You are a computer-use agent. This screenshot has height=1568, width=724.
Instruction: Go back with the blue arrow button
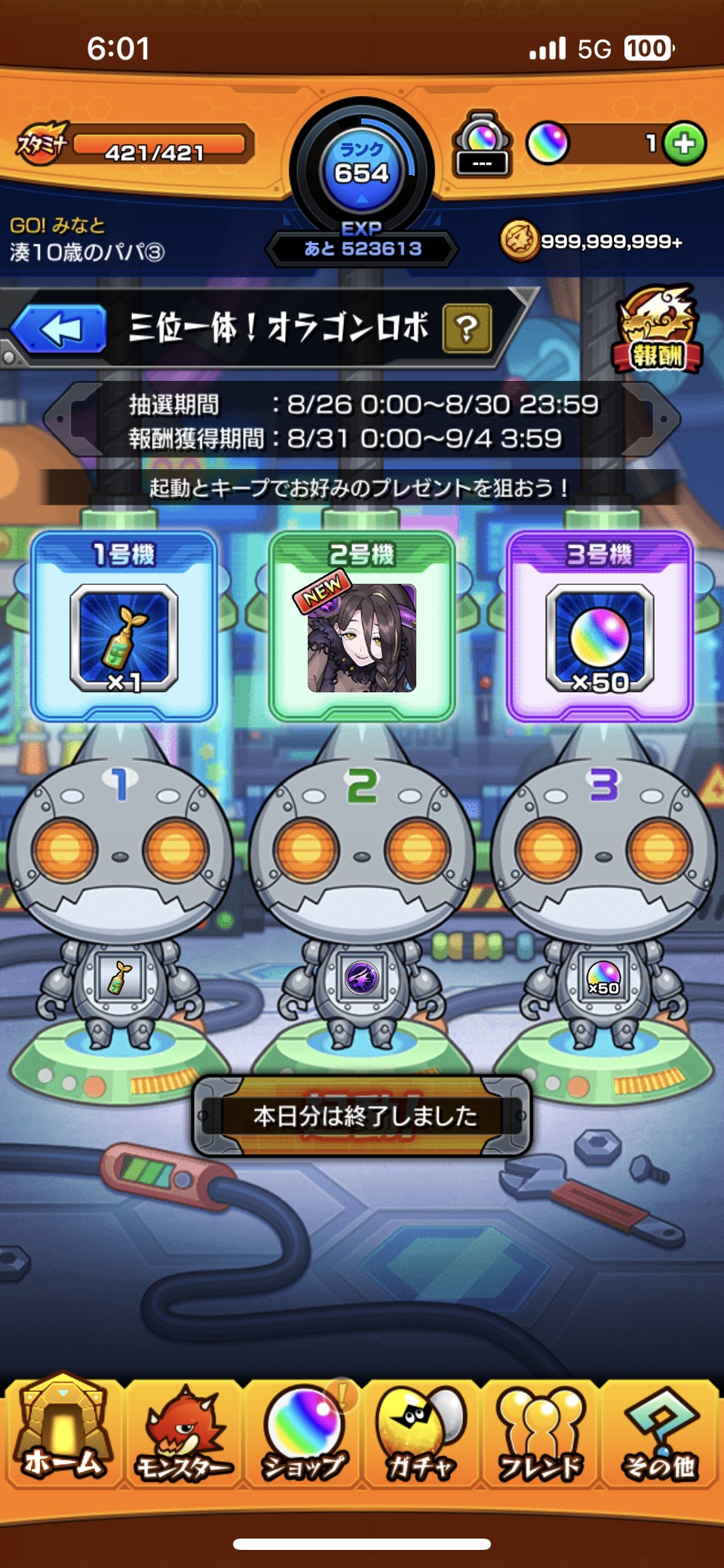[x=60, y=330]
